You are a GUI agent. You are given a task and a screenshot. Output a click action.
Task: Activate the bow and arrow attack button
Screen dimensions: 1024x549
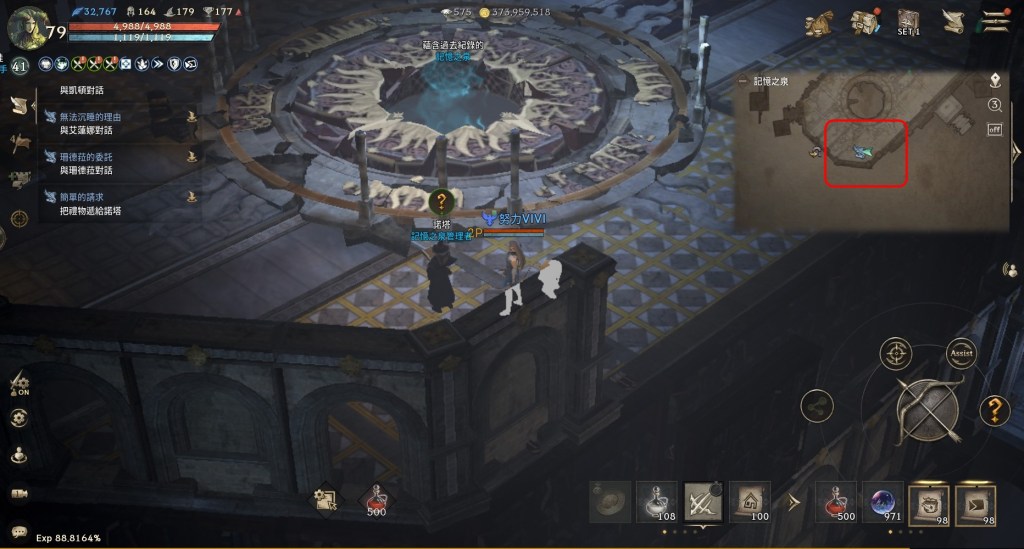click(927, 410)
